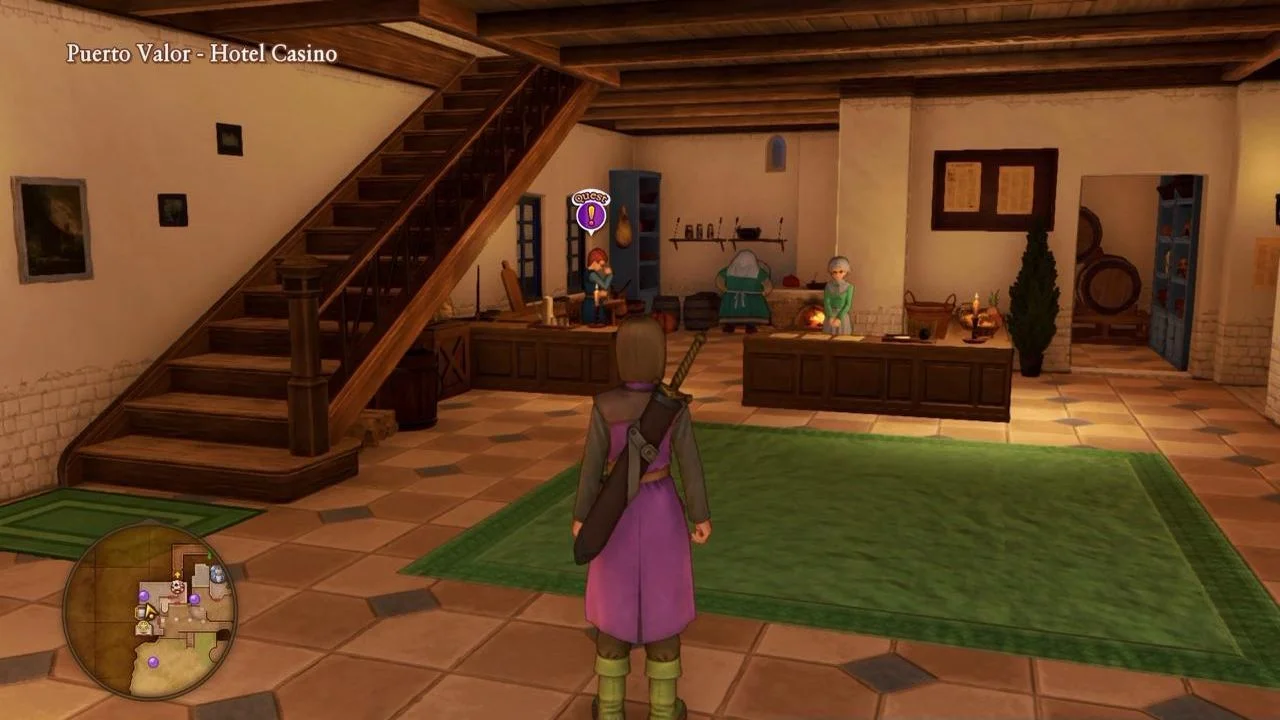Select the Puerto Valor - Hotel Casino label
Screen dimensions: 1280x720
click(x=200, y=54)
